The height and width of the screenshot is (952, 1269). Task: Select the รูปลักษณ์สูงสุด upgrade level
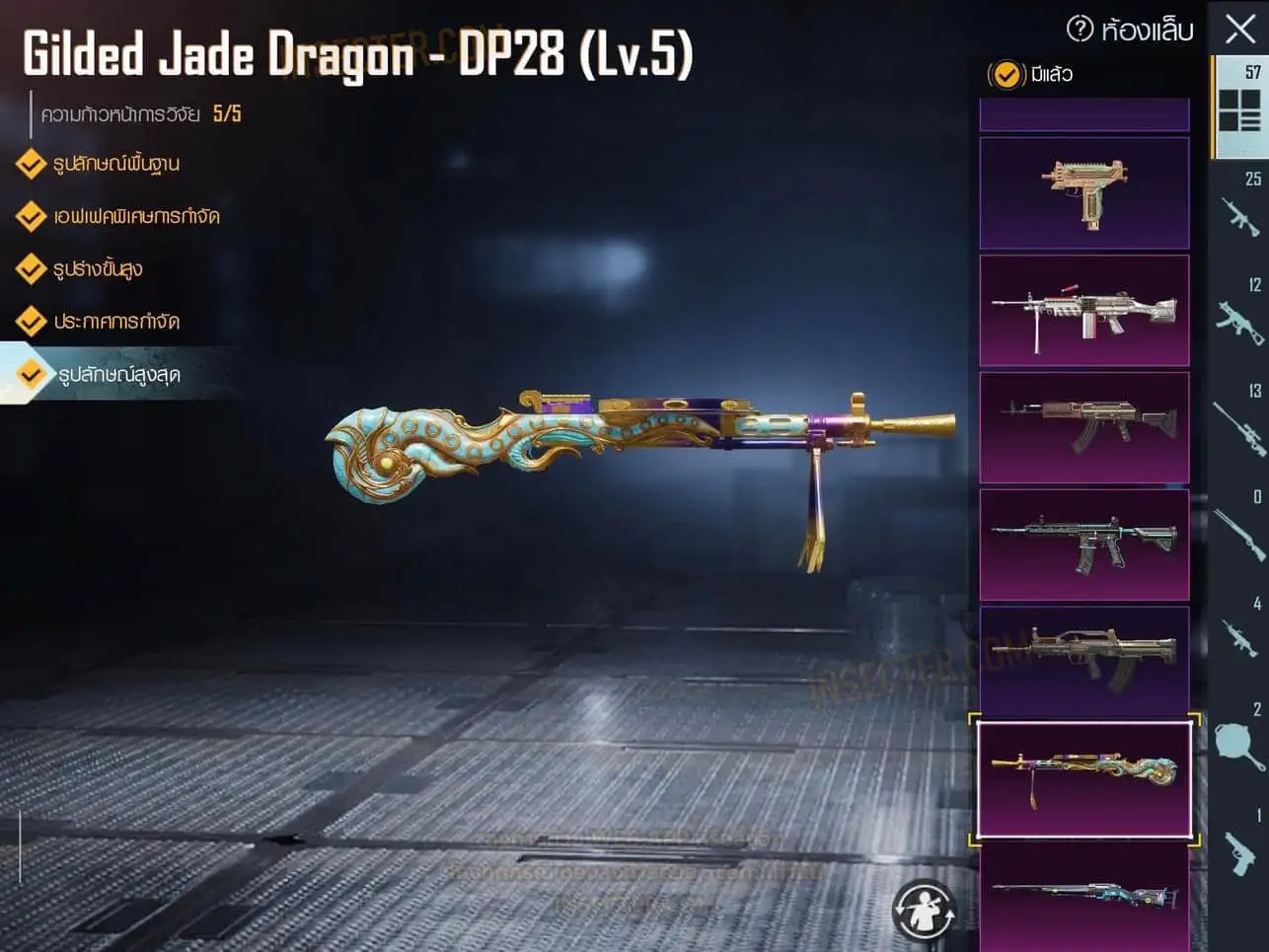tap(118, 375)
